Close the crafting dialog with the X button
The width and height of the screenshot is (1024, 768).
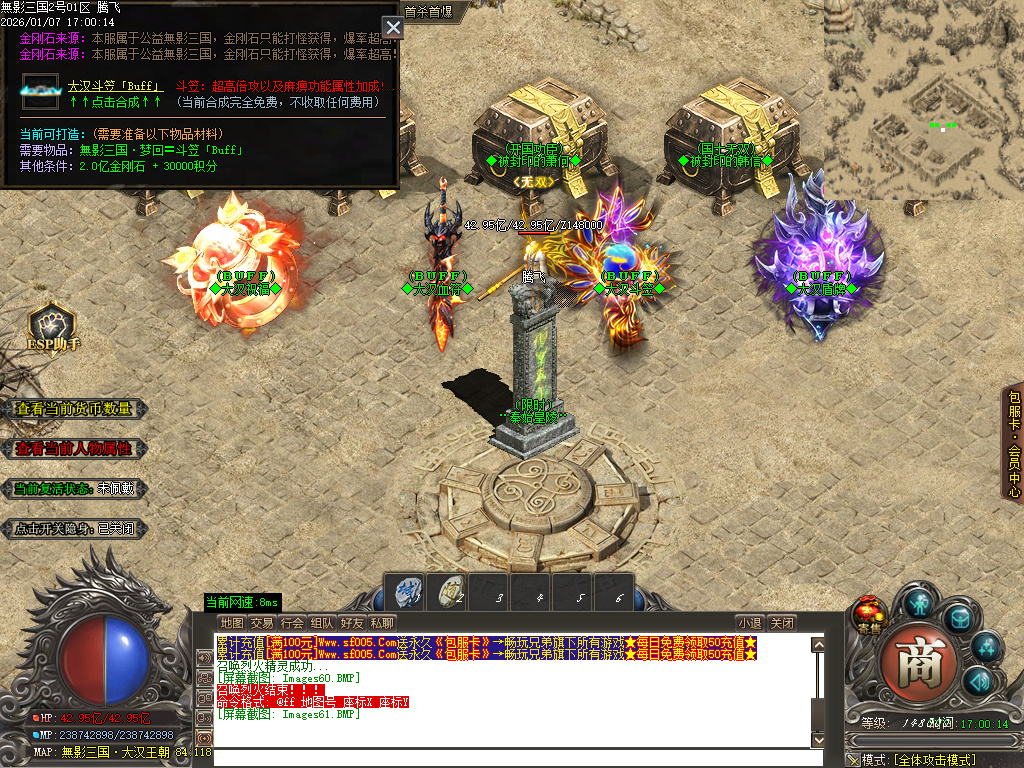(393, 27)
